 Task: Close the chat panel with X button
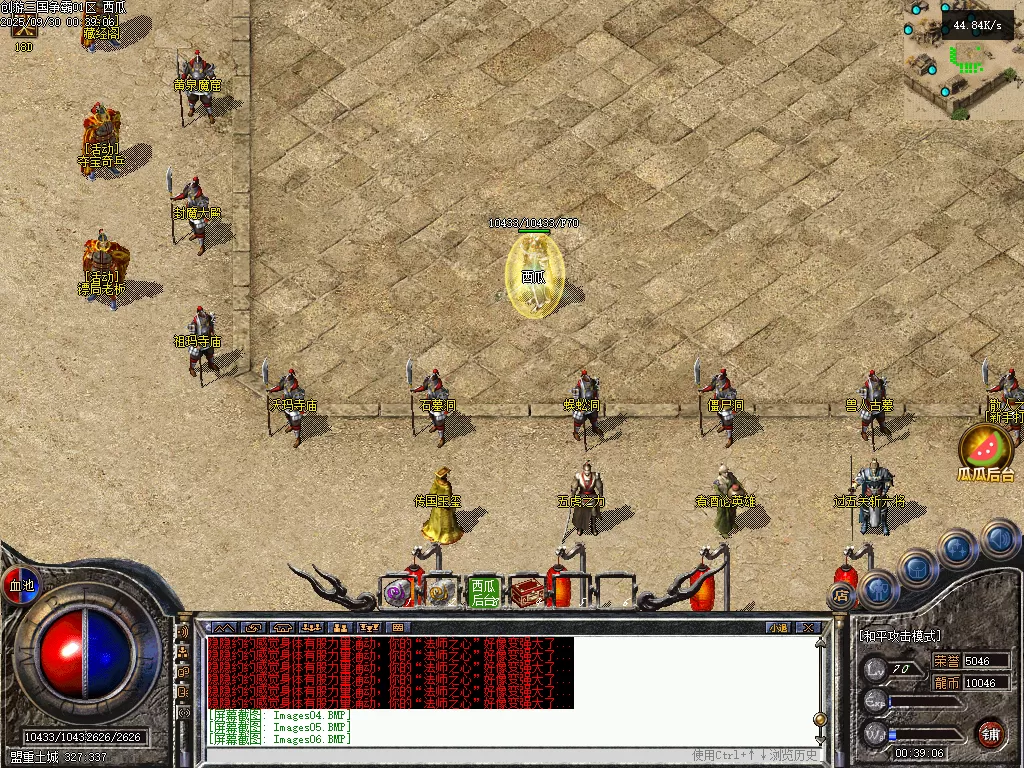tap(808, 628)
